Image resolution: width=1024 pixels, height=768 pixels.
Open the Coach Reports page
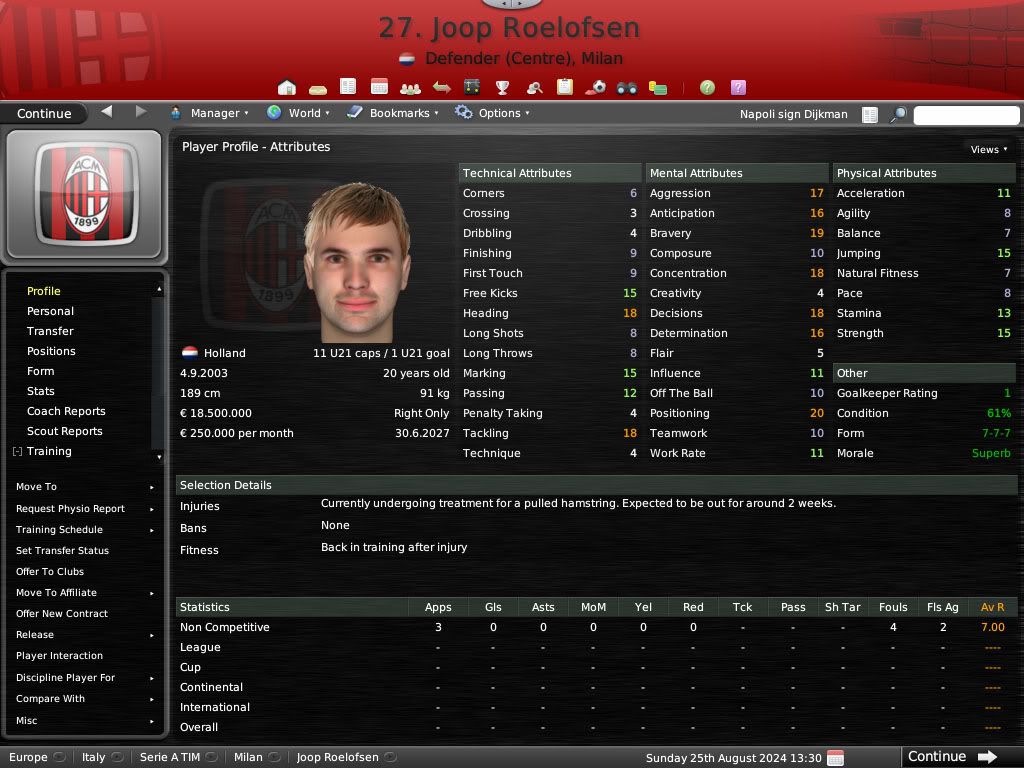[x=66, y=411]
